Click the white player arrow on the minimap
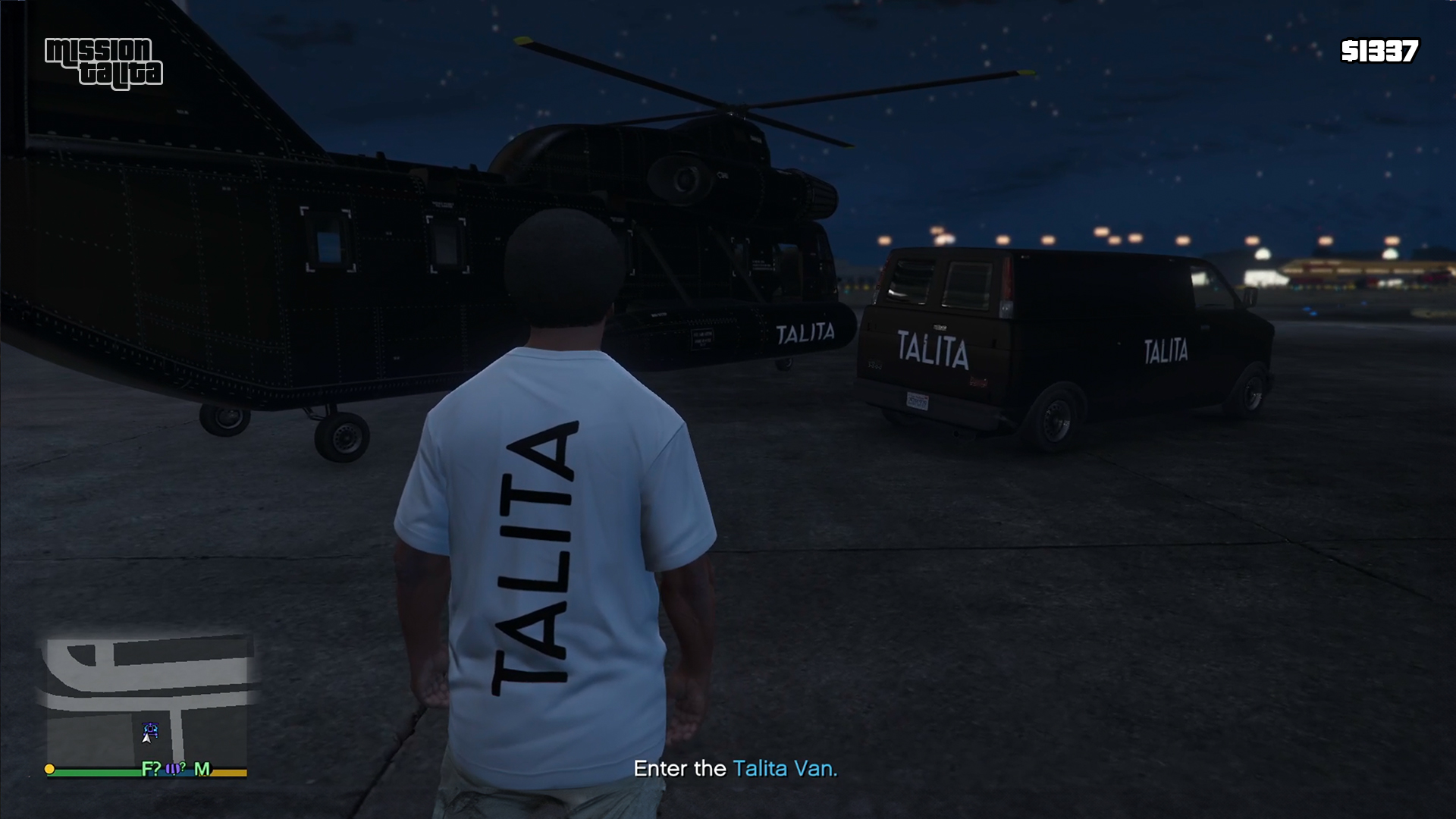The height and width of the screenshot is (819, 1456). point(146,737)
